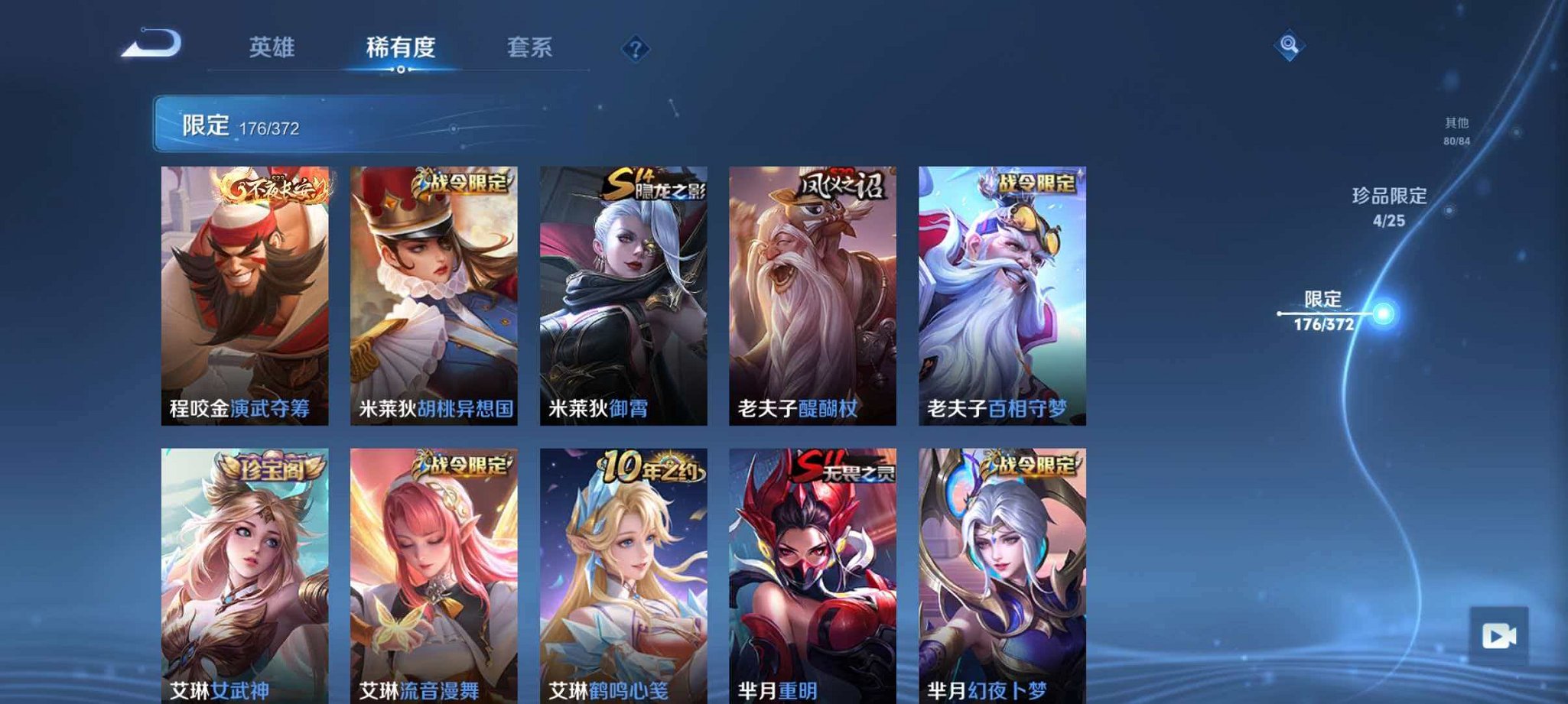
Task: Open the search magnifier icon
Action: point(1287,47)
